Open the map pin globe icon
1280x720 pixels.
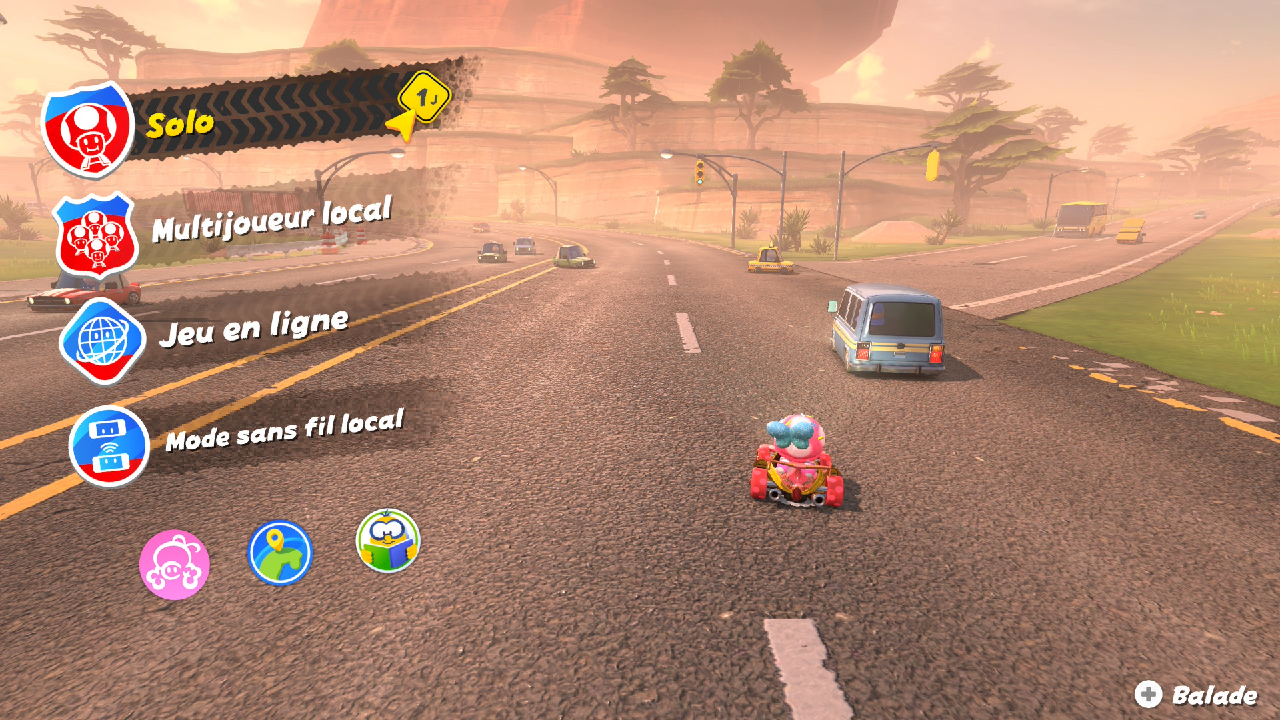[x=280, y=552]
